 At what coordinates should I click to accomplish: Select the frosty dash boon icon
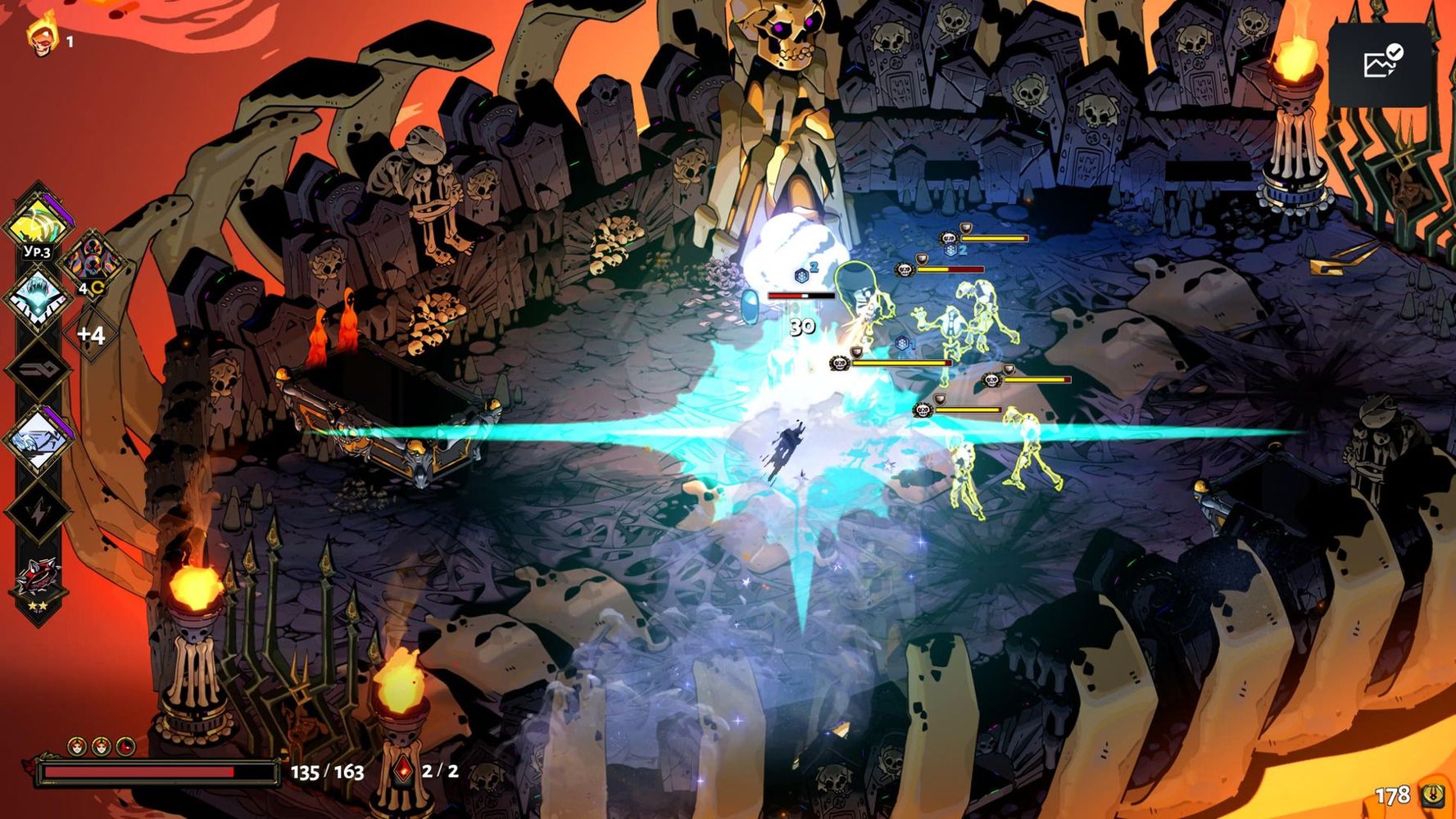click(38, 438)
